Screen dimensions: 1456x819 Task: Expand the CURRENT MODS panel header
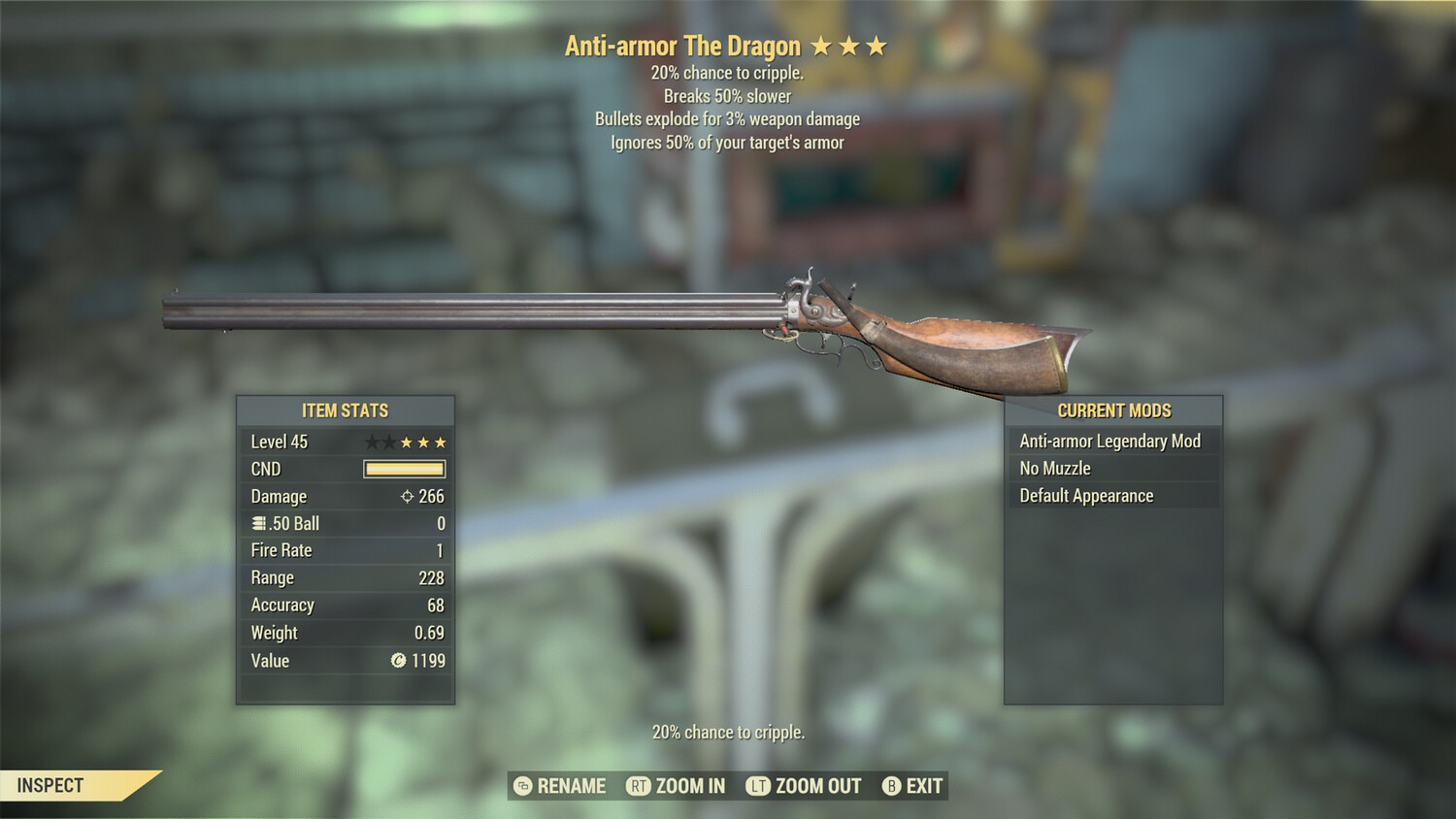[1112, 410]
